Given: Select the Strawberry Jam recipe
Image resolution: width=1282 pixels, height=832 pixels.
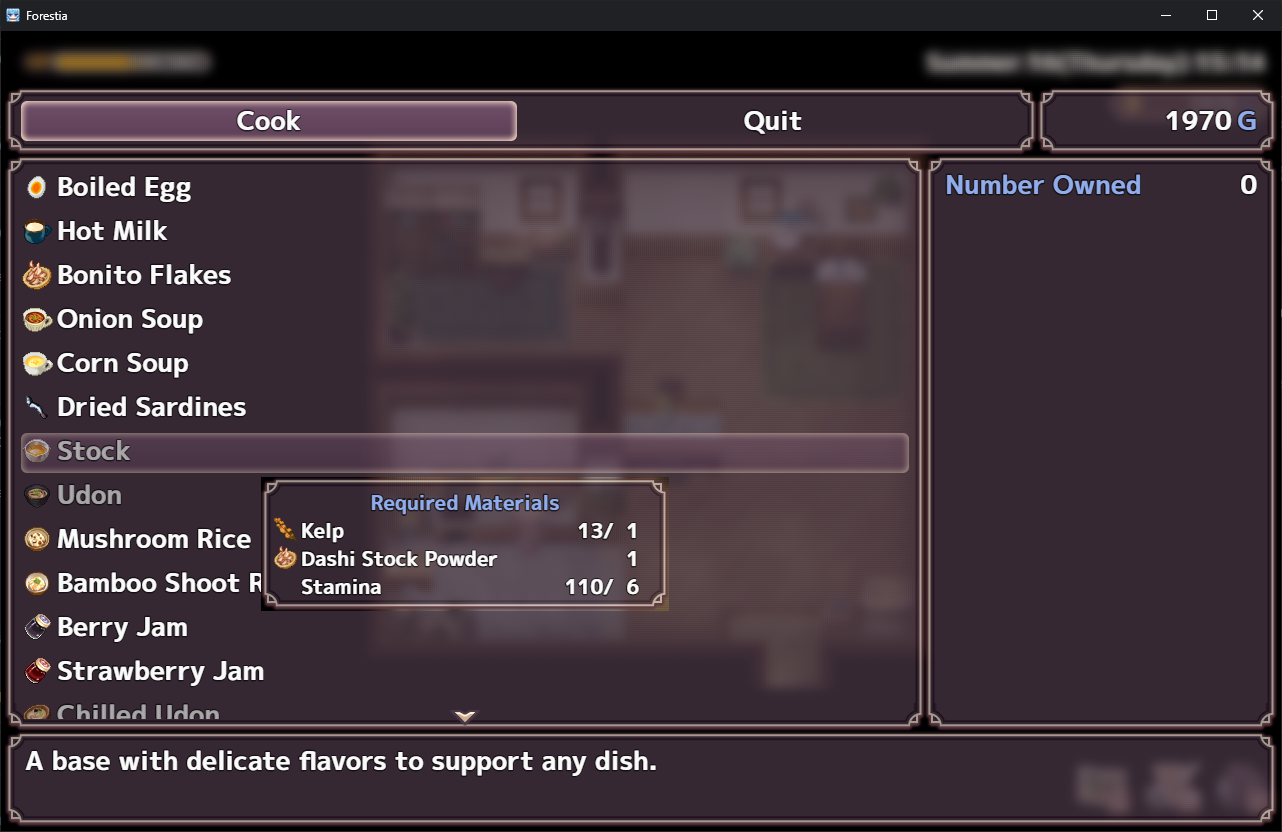Looking at the screenshot, I should click(160, 671).
